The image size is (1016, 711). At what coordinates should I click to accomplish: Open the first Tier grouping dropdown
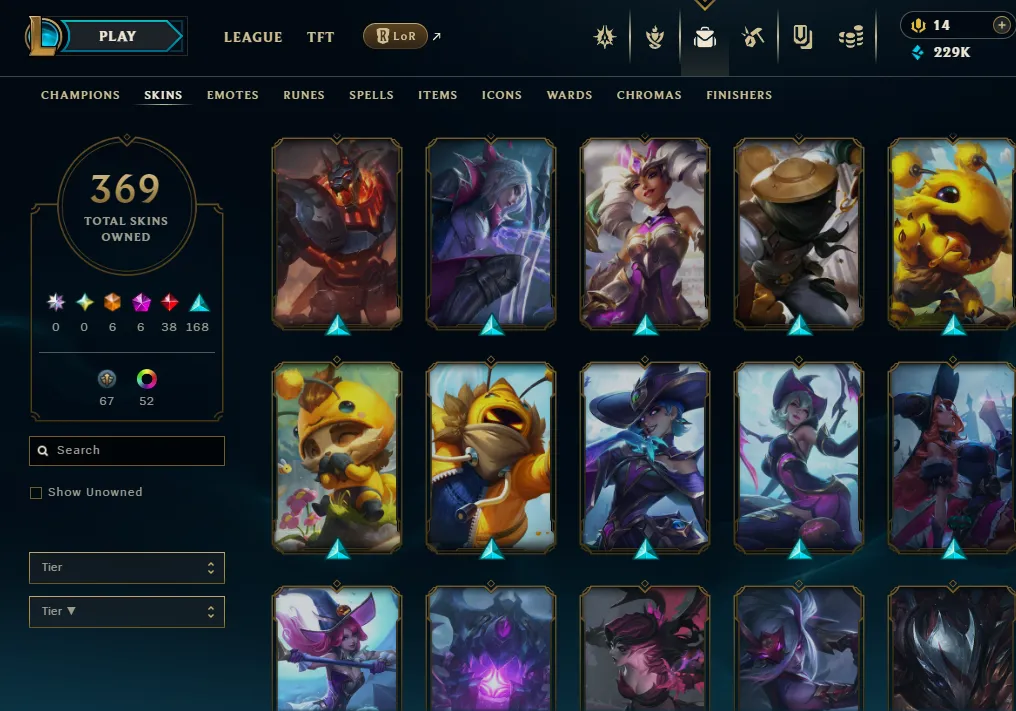(127, 568)
